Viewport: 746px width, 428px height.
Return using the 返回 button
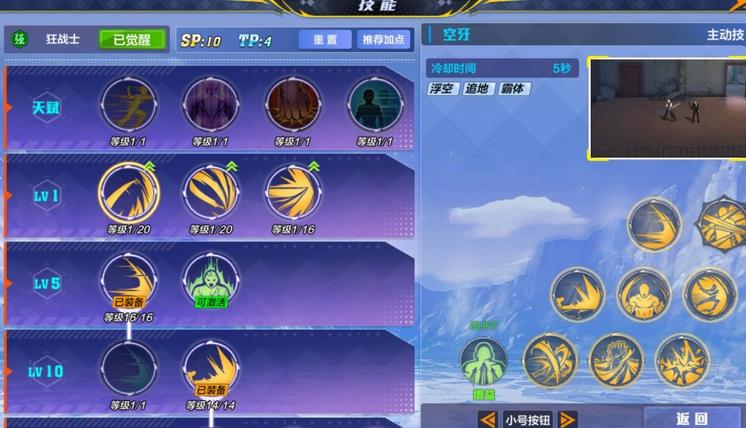692,419
